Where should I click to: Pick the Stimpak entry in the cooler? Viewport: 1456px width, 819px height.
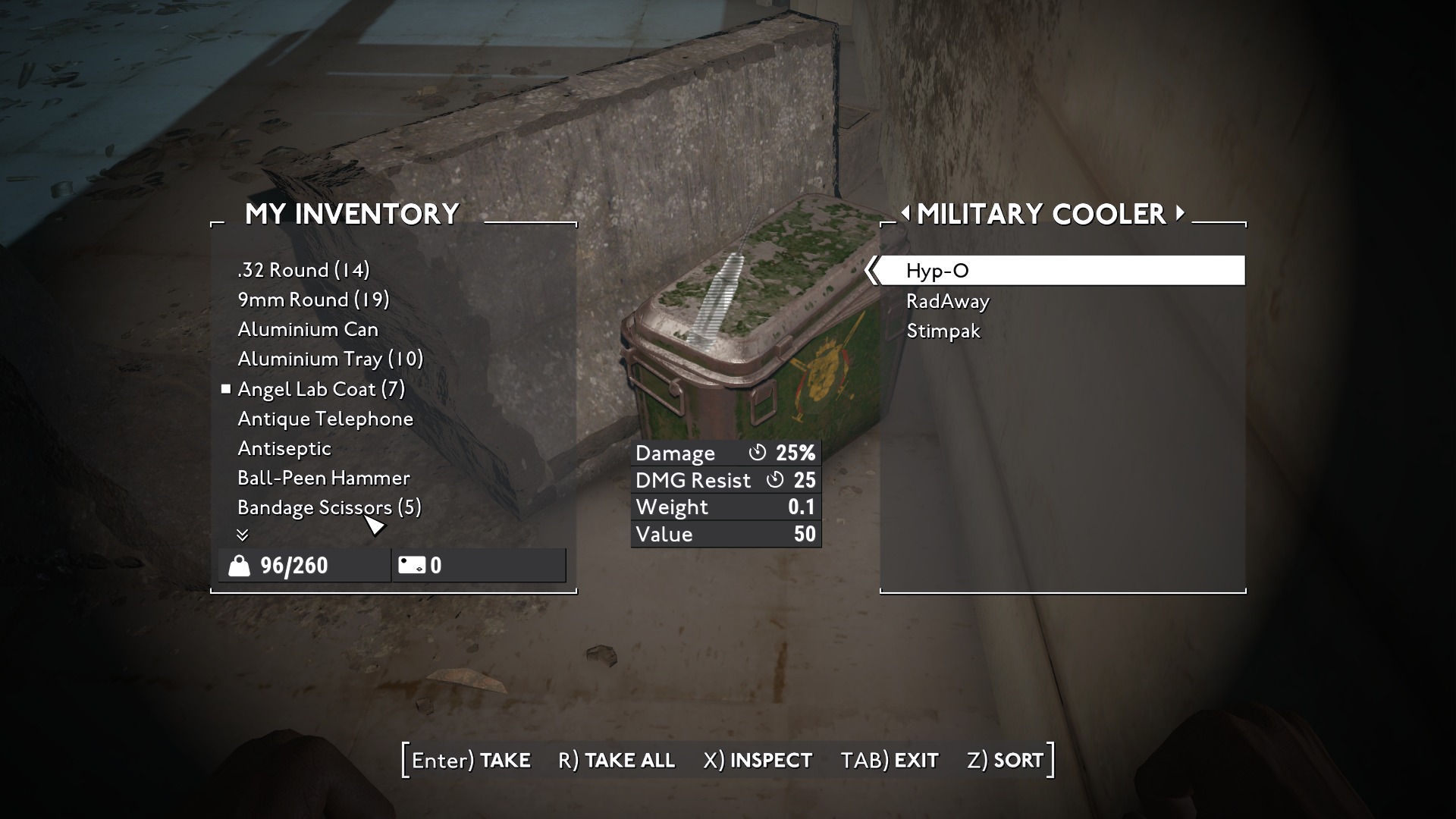click(x=943, y=331)
